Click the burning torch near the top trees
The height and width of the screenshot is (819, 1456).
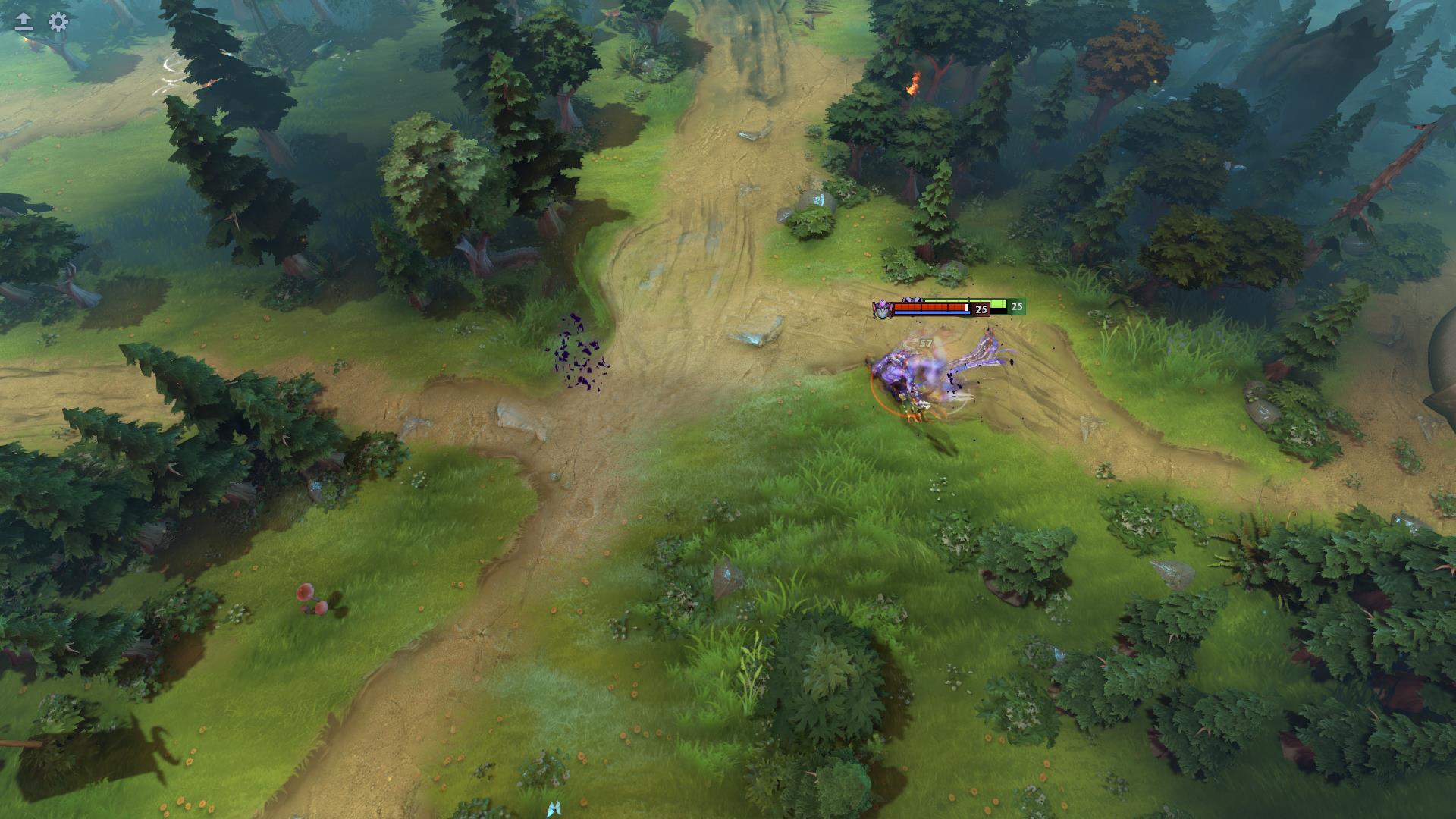tap(914, 83)
